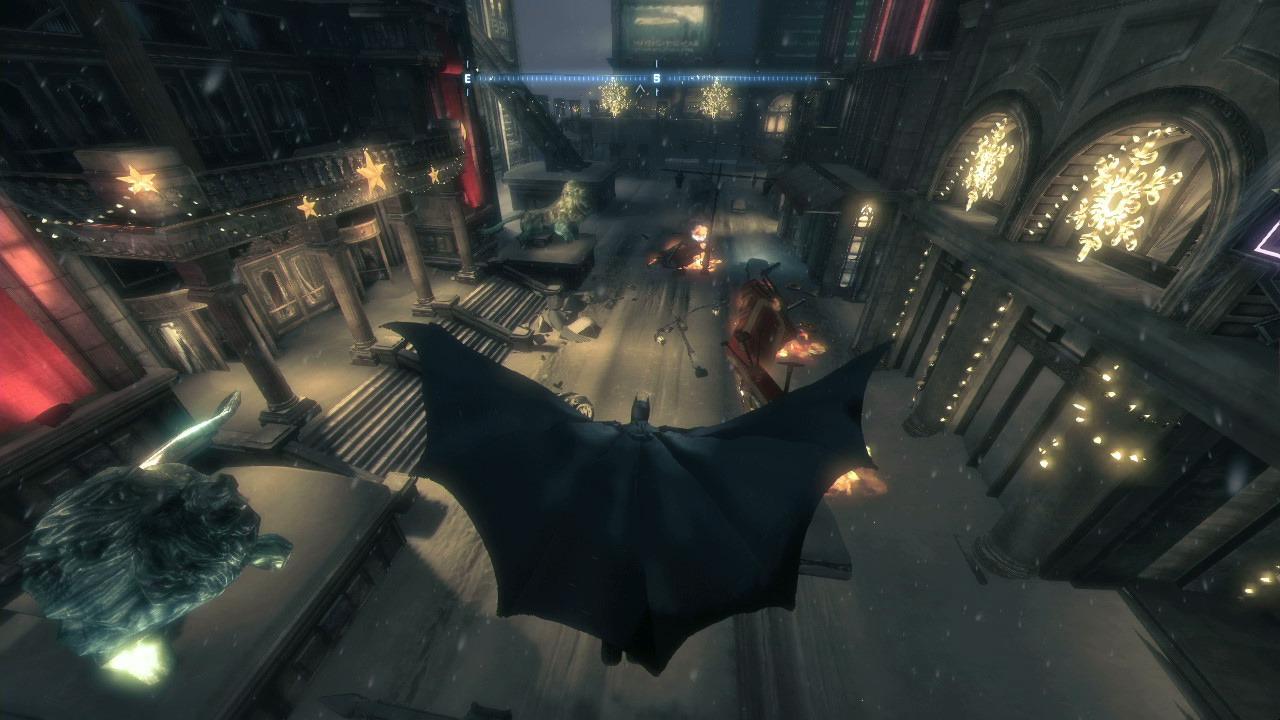Viewport: 1280px width, 720px height.
Task: Expand the compass marker above the E label
Action: [467, 64]
